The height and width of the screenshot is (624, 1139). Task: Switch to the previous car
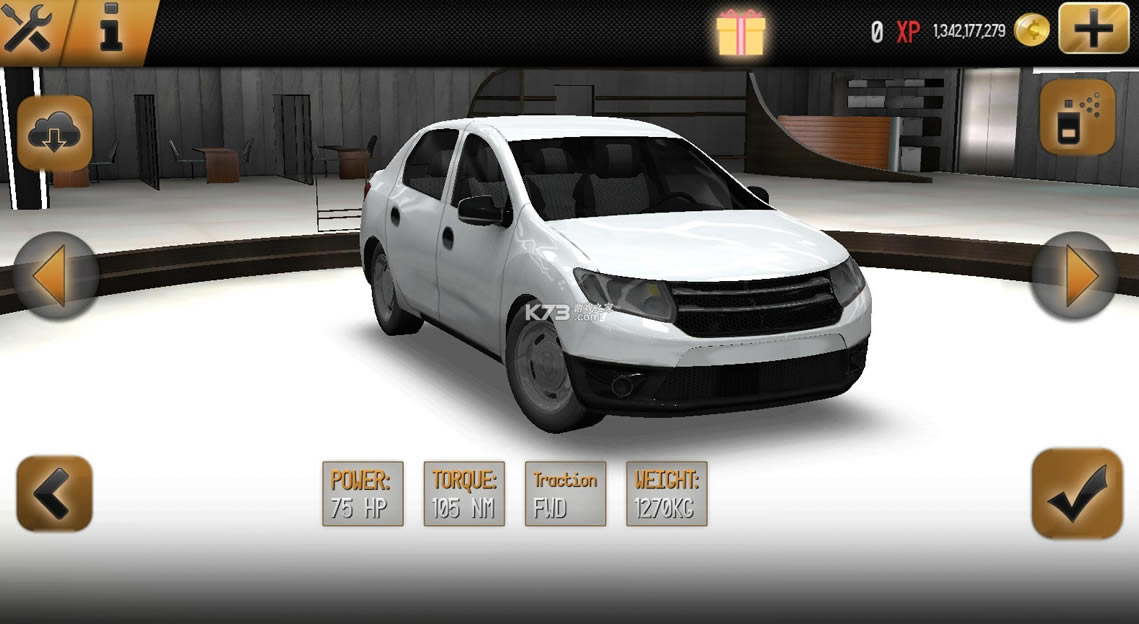tap(55, 276)
